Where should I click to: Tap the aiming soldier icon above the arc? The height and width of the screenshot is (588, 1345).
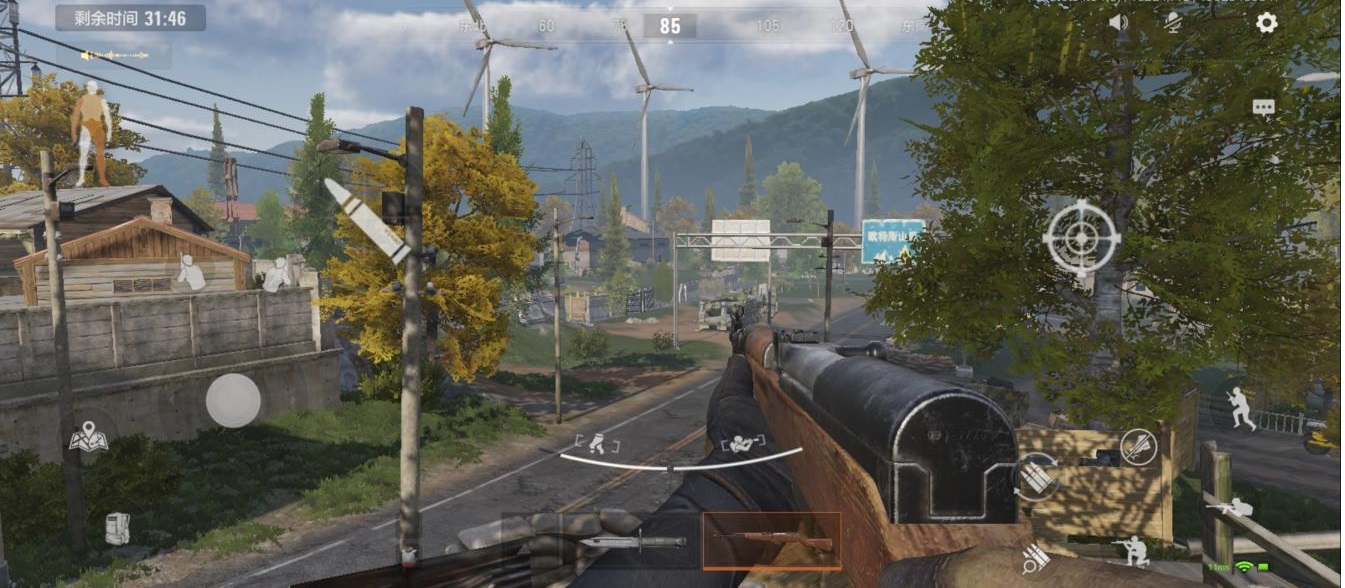pos(743,442)
